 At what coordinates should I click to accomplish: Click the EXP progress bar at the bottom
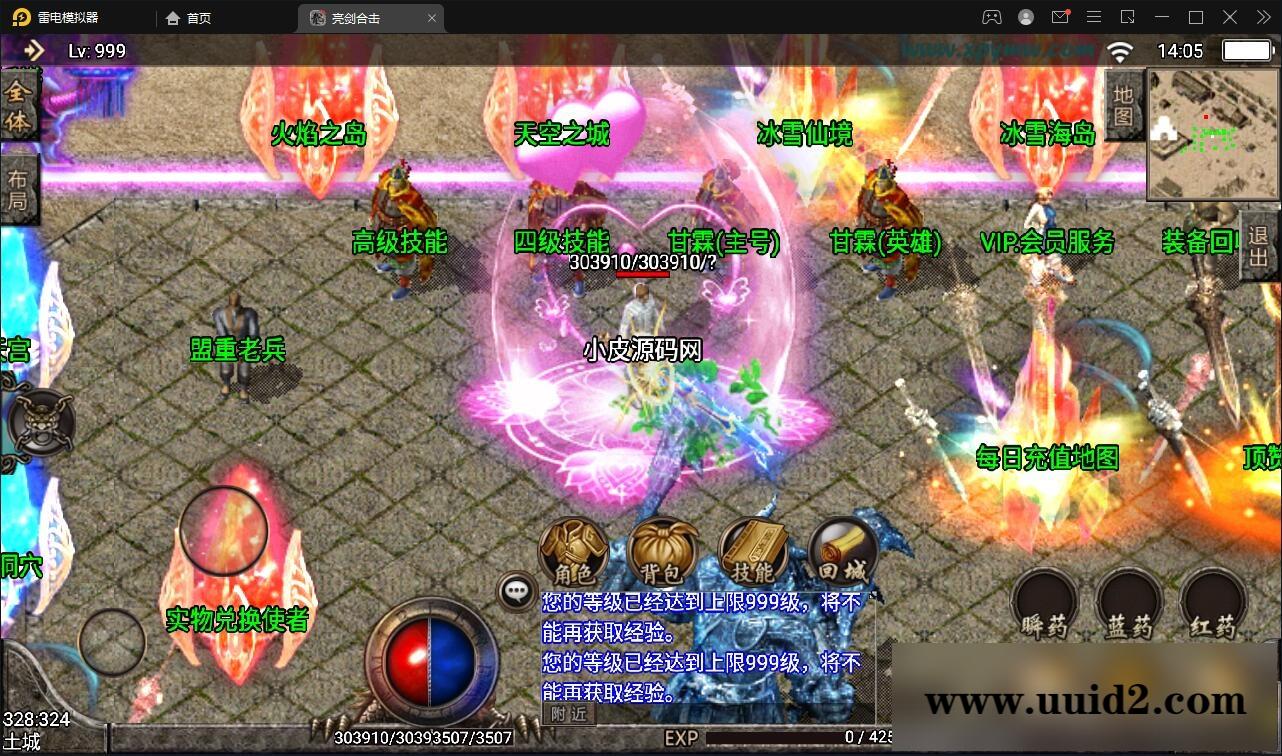click(x=800, y=736)
